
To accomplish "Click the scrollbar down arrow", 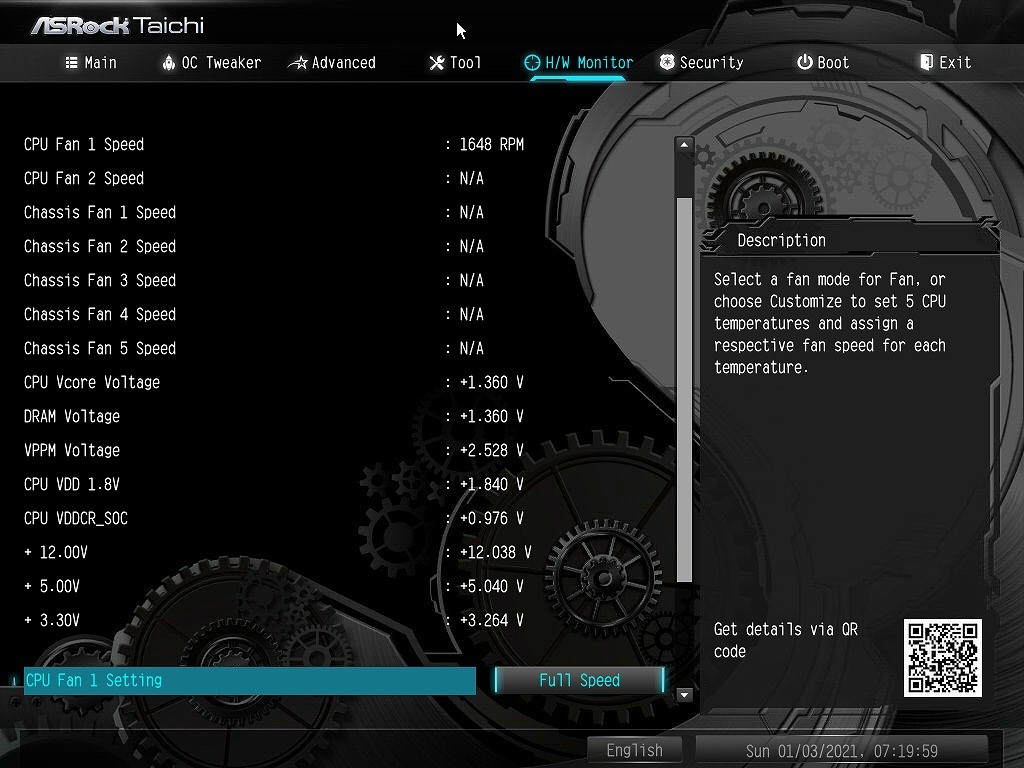I will pyautogui.click(x=685, y=694).
